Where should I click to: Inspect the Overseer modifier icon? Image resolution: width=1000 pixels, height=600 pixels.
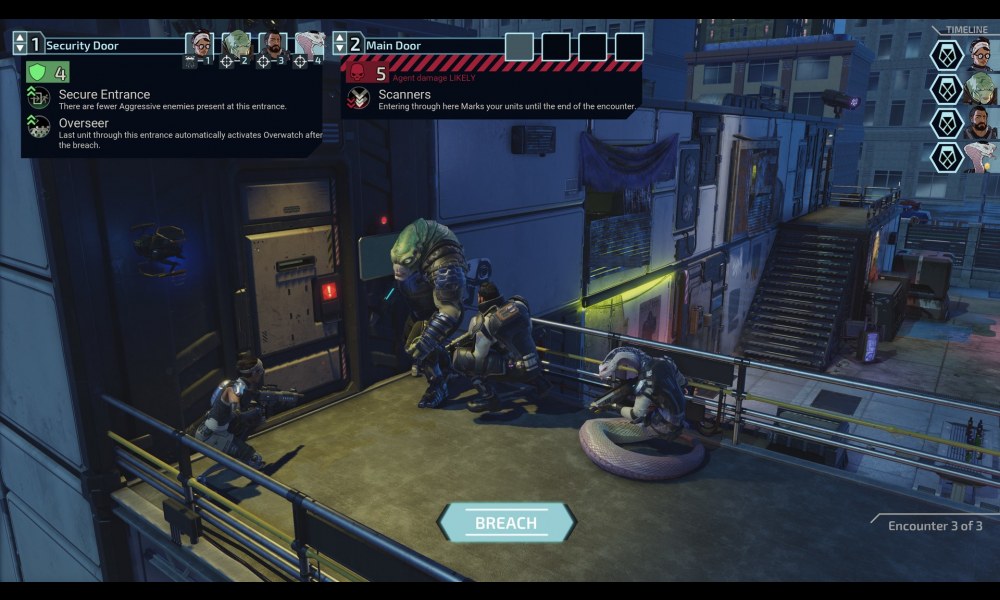click(x=39, y=126)
